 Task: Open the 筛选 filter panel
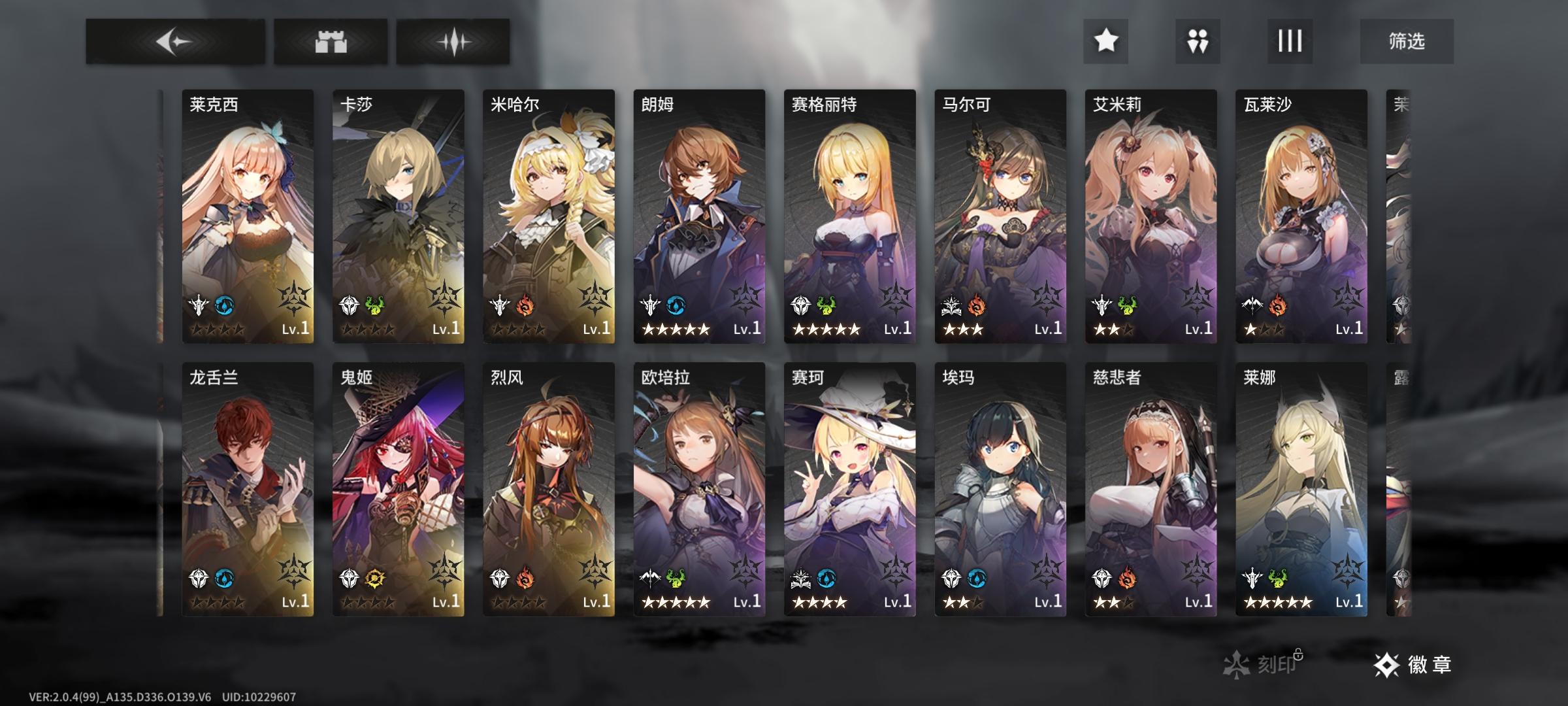click(x=1407, y=41)
